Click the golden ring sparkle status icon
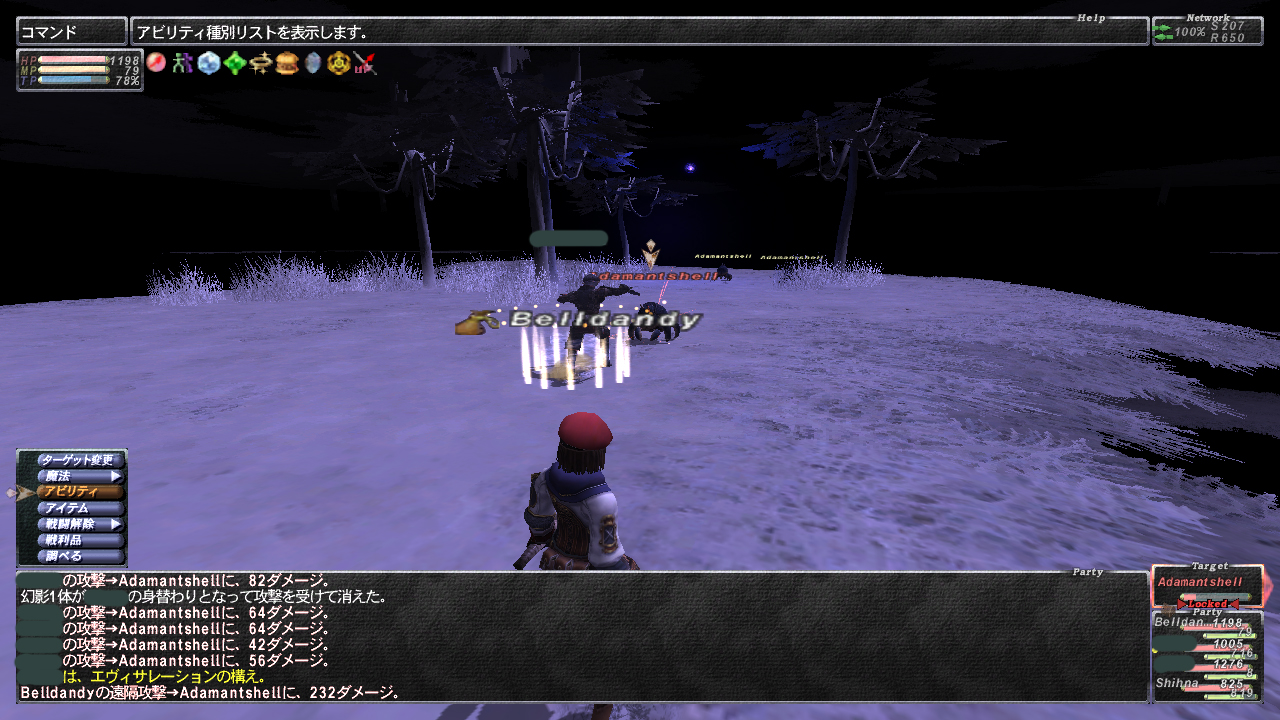1280x720 pixels. pyautogui.click(x=261, y=63)
